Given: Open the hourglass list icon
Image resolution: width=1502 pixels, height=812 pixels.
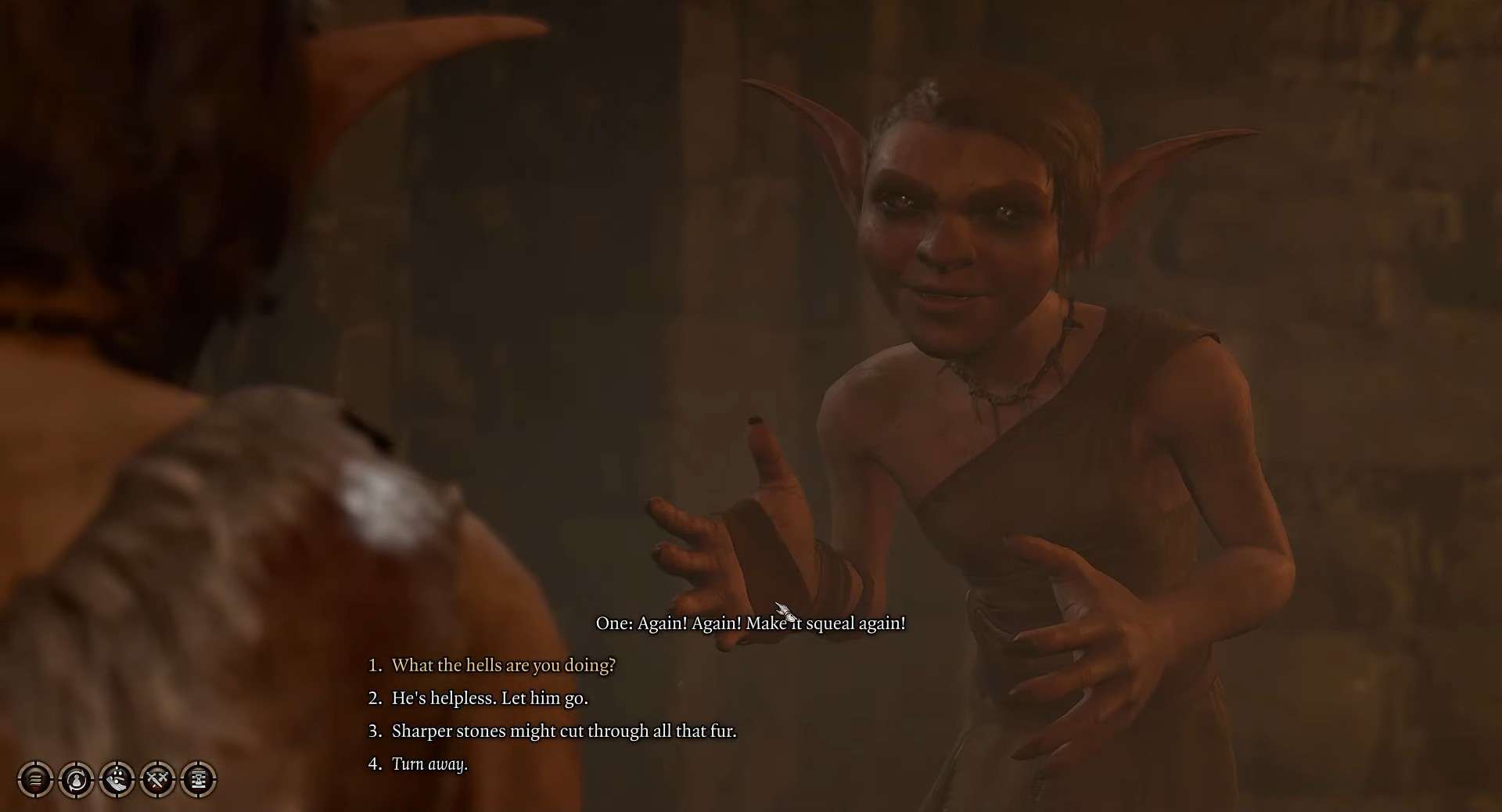Looking at the screenshot, I should click(198, 779).
